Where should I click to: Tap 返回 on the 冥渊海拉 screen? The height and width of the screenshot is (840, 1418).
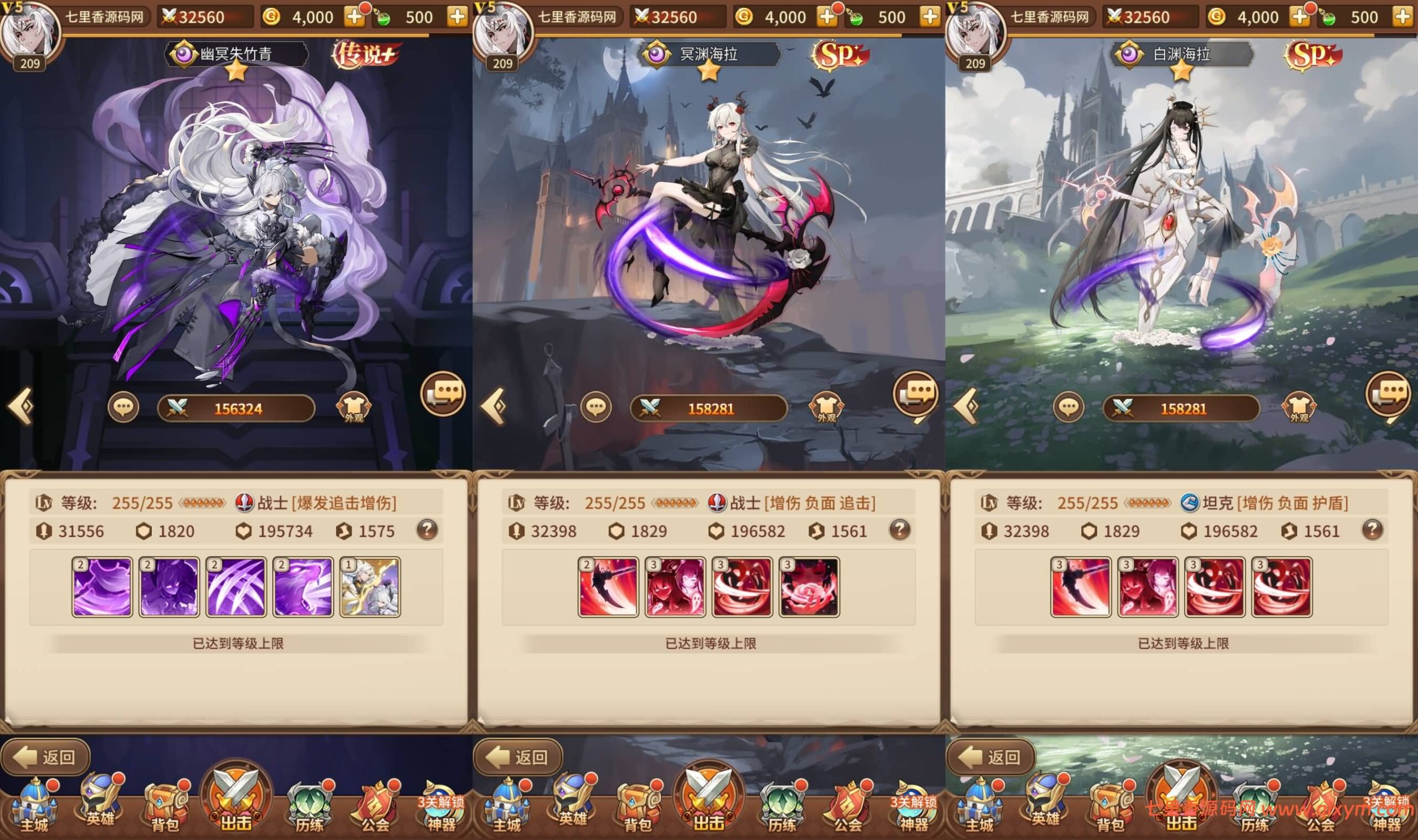[518, 756]
